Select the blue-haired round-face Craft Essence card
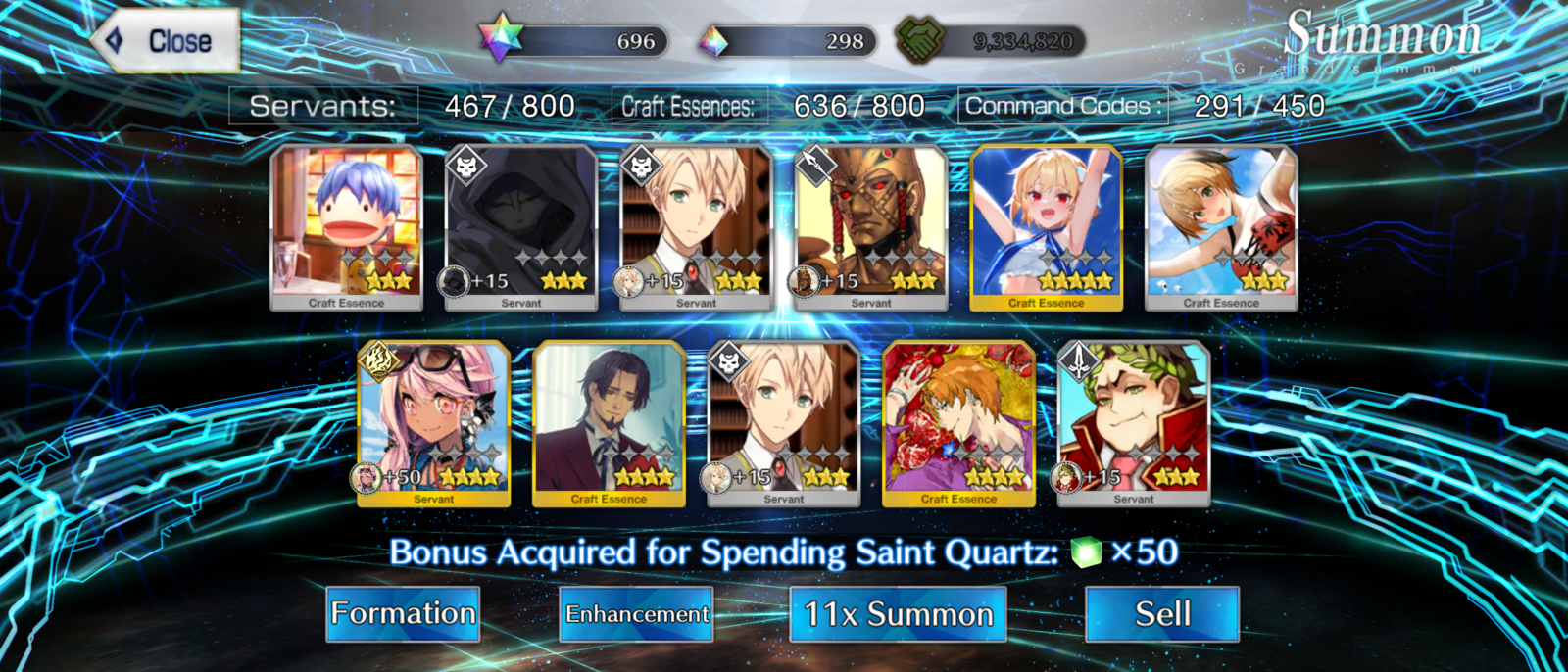 [346, 227]
